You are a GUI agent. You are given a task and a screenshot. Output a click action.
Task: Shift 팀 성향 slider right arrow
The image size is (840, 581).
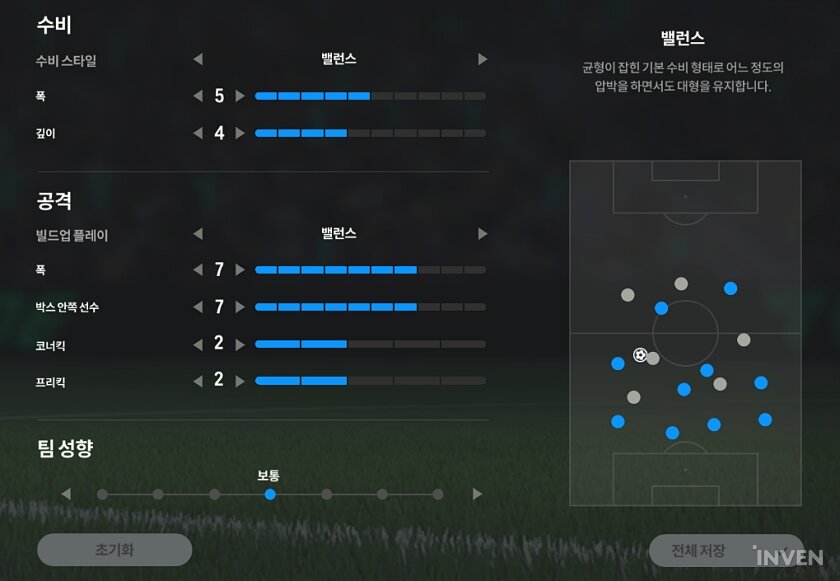(x=477, y=494)
